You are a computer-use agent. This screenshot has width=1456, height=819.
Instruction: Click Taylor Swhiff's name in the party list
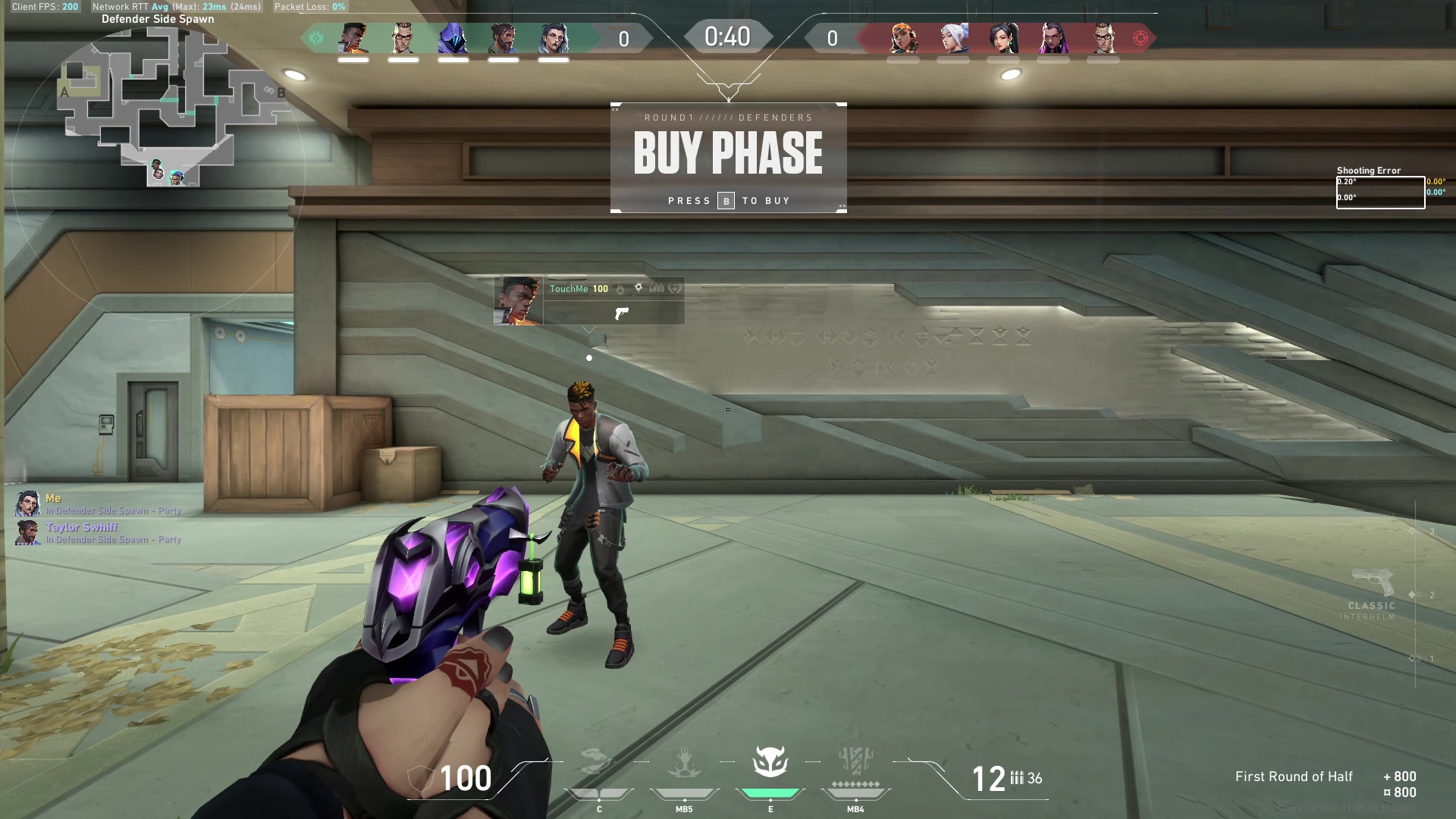82,527
